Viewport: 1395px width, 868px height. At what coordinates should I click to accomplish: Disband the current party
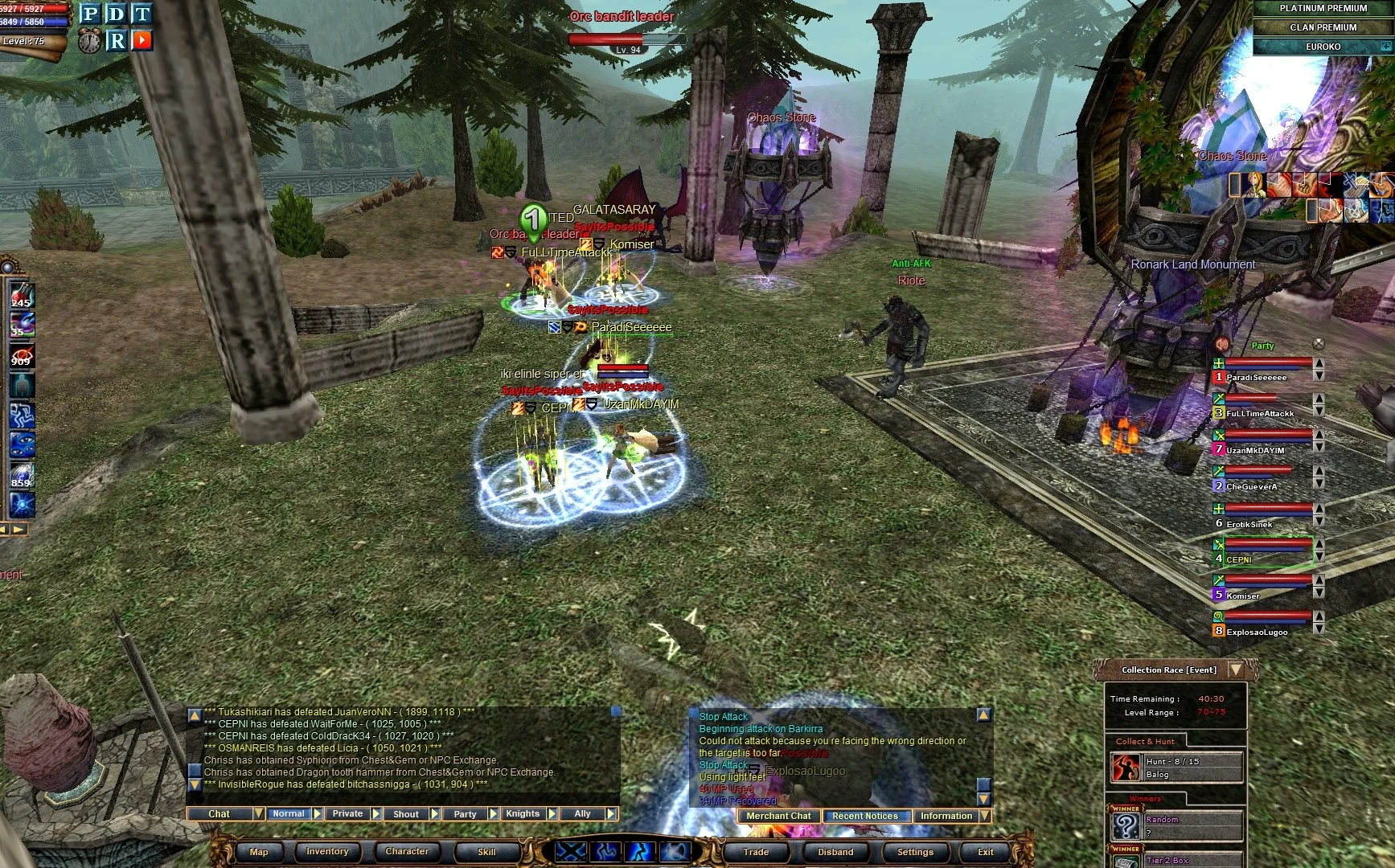pyautogui.click(x=835, y=852)
